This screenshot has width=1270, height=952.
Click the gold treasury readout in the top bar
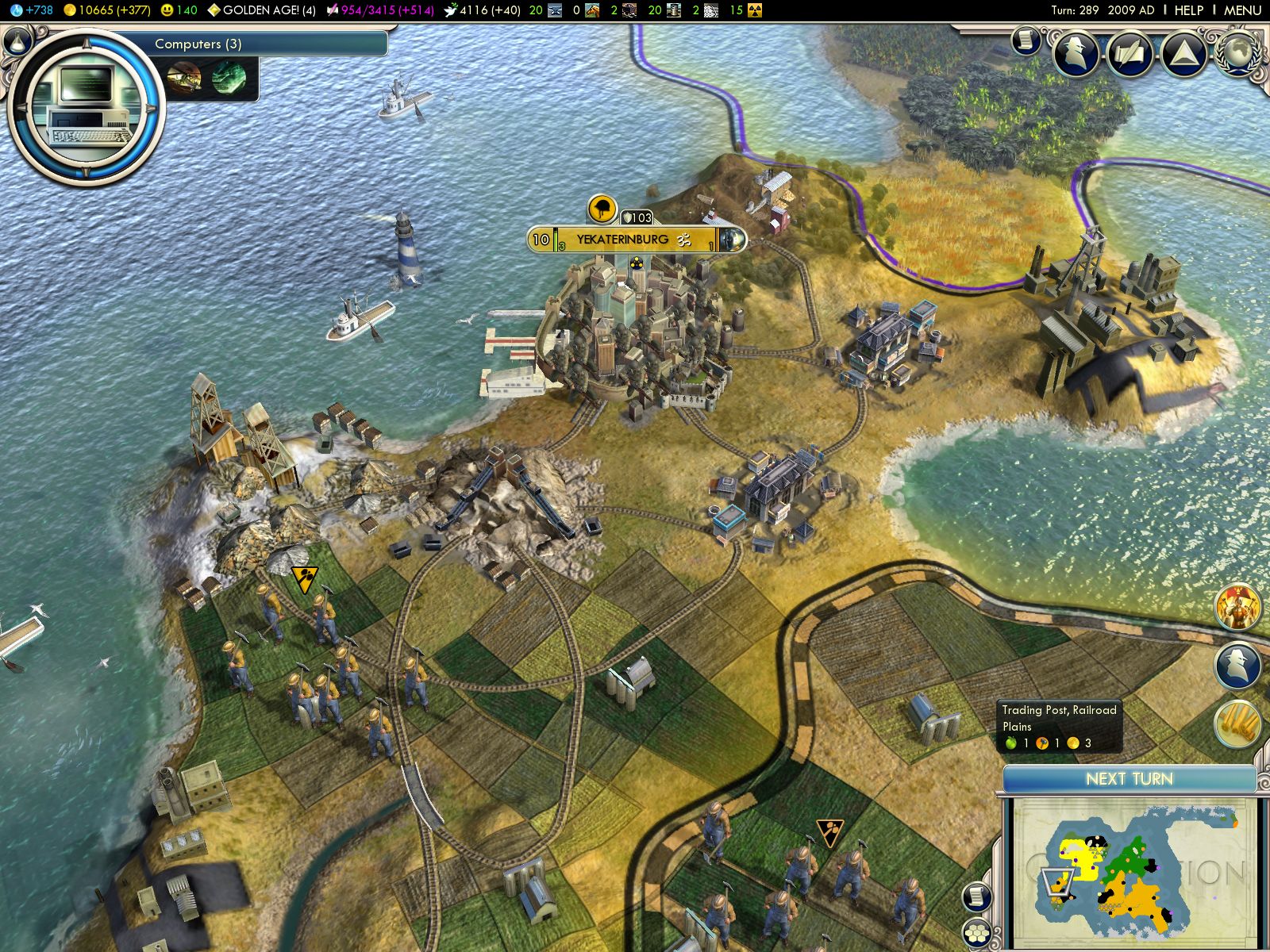(x=106, y=10)
